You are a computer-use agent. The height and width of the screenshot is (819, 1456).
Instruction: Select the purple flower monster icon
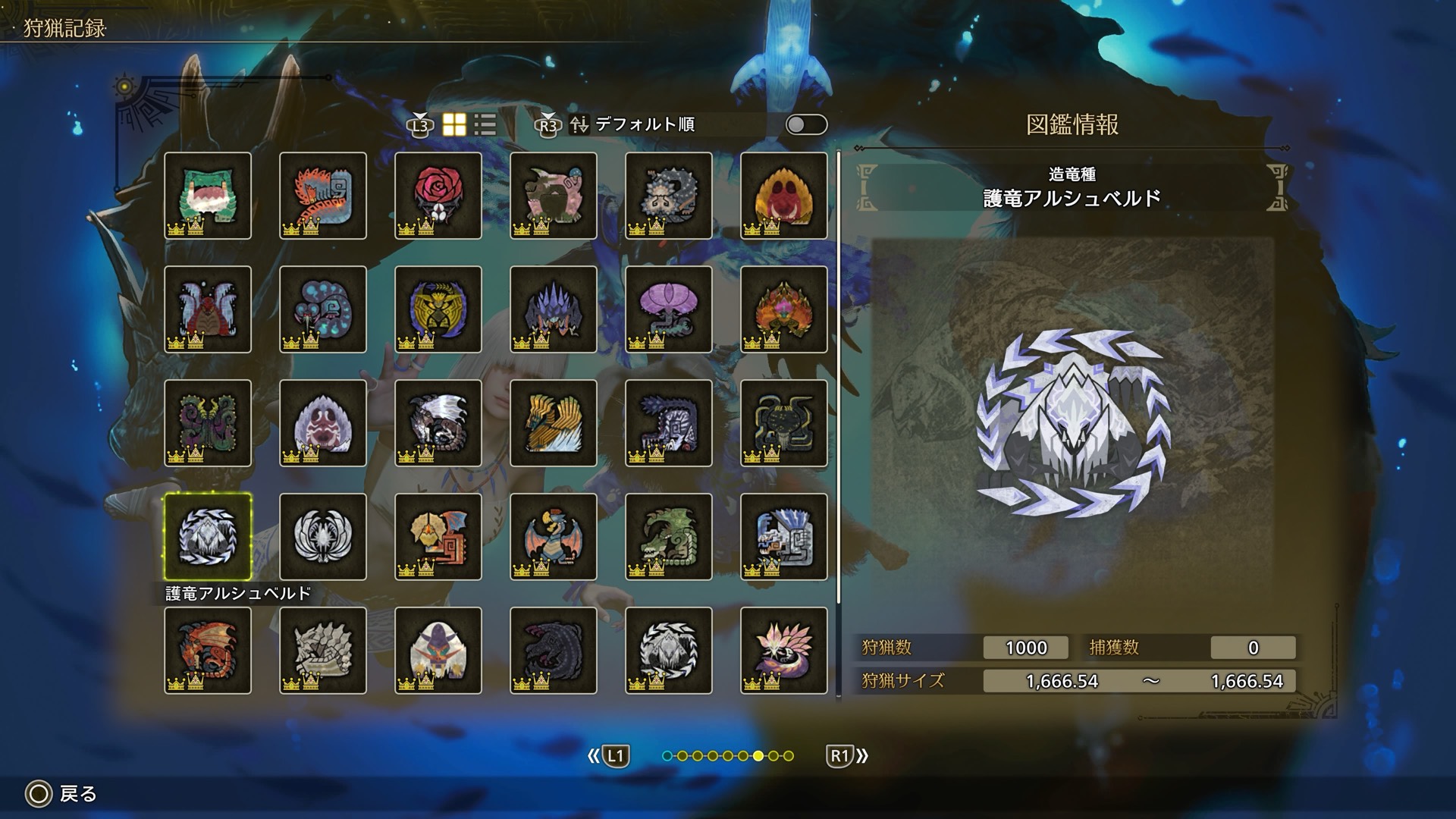click(x=669, y=309)
